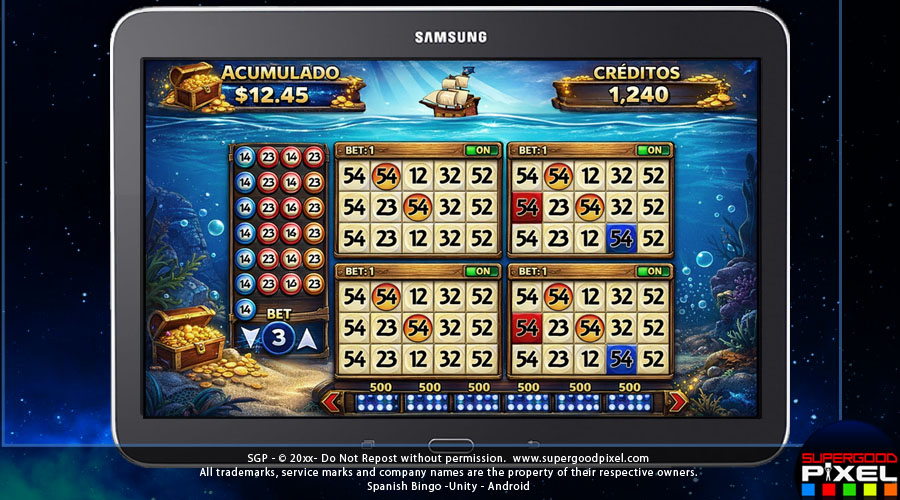Image resolution: width=900 pixels, height=500 pixels.
Task: Toggle the ON switch of the bottom-right bingo card
Action: (652, 271)
